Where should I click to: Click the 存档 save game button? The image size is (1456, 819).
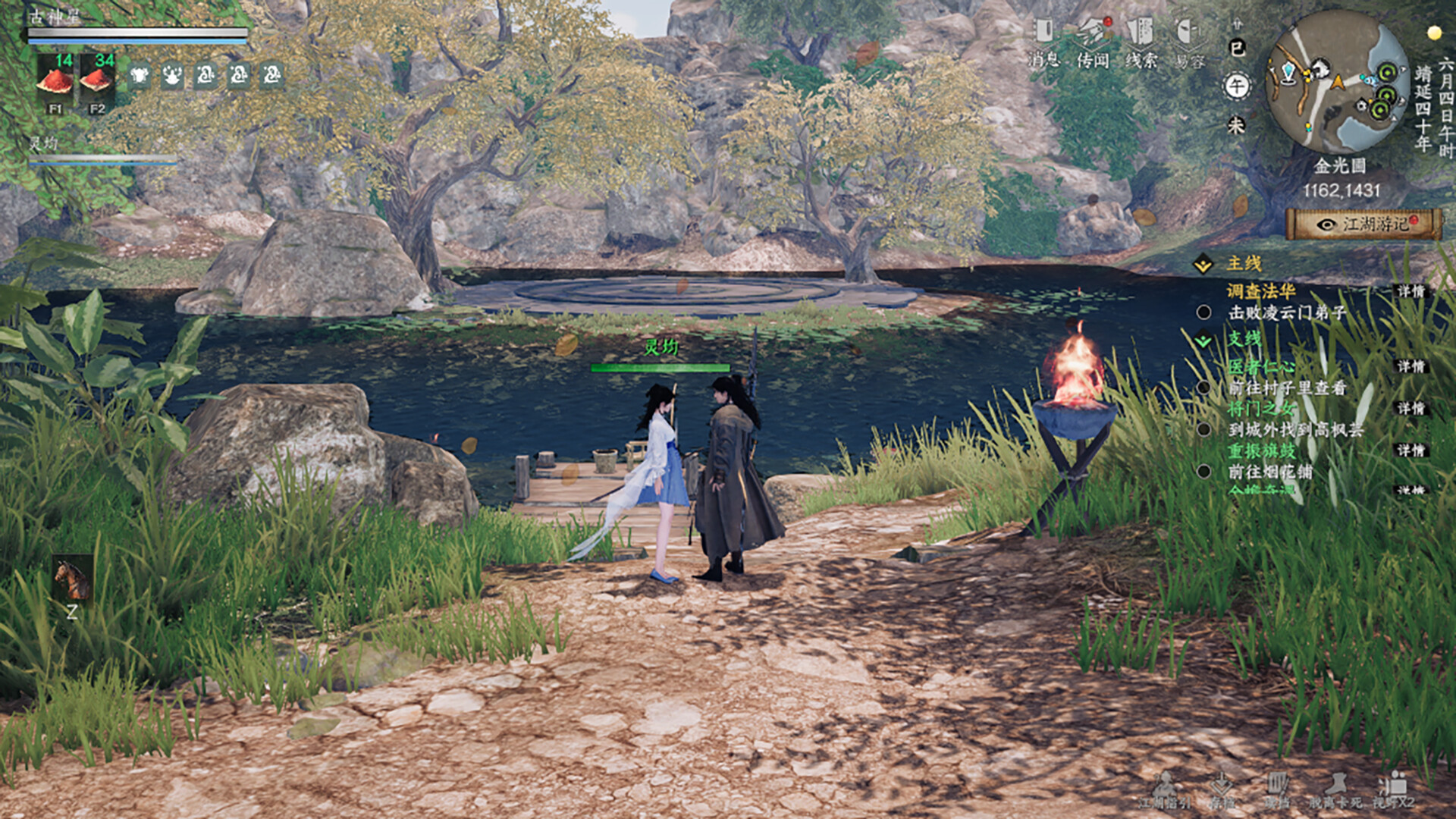point(1221,790)
